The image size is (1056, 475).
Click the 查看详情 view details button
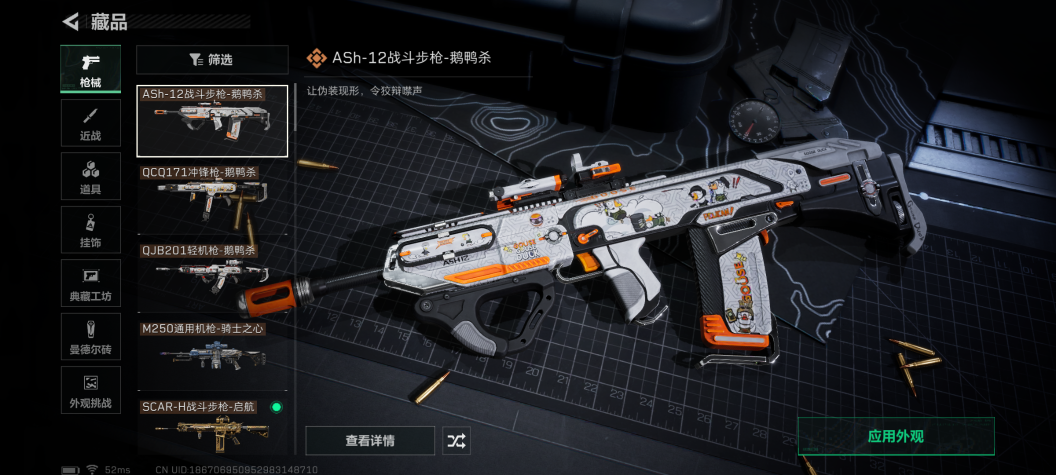click(x=370, y=441)
